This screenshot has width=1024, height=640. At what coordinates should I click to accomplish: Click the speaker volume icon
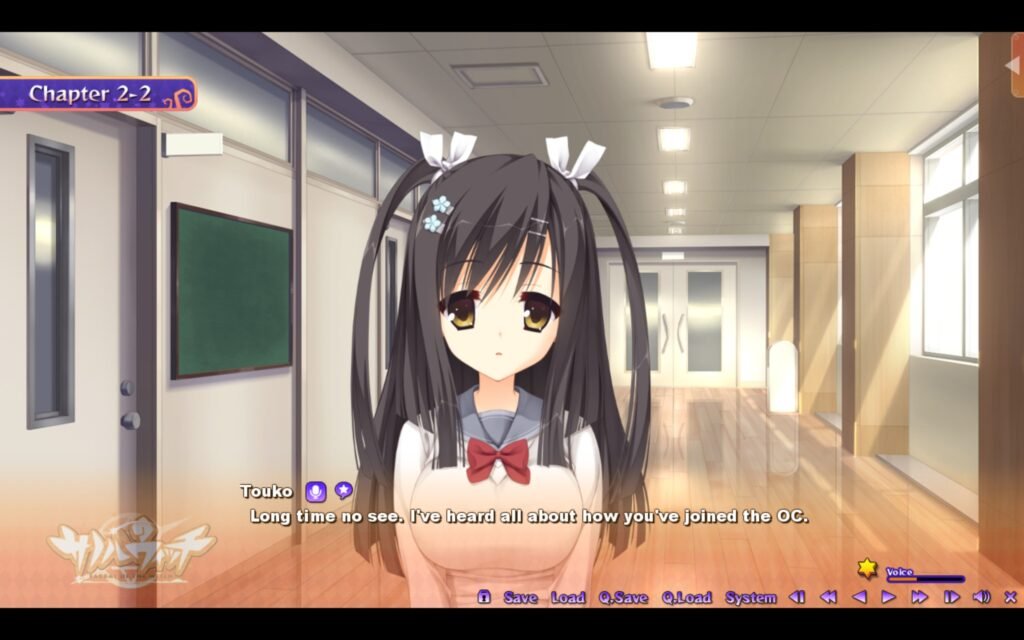981,597
